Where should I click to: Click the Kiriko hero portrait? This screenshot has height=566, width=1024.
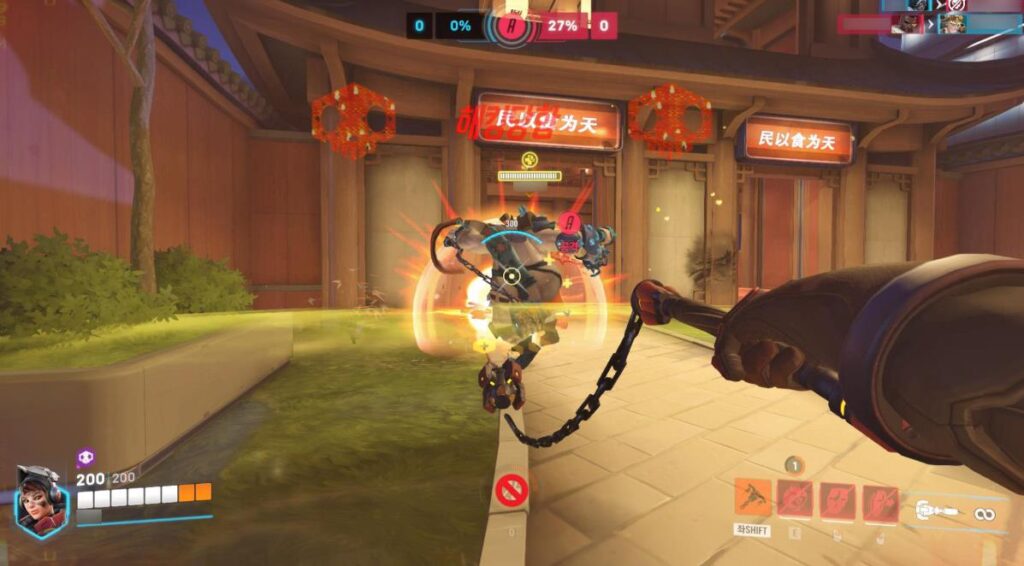pyautogui.click(x=41, y=502)
